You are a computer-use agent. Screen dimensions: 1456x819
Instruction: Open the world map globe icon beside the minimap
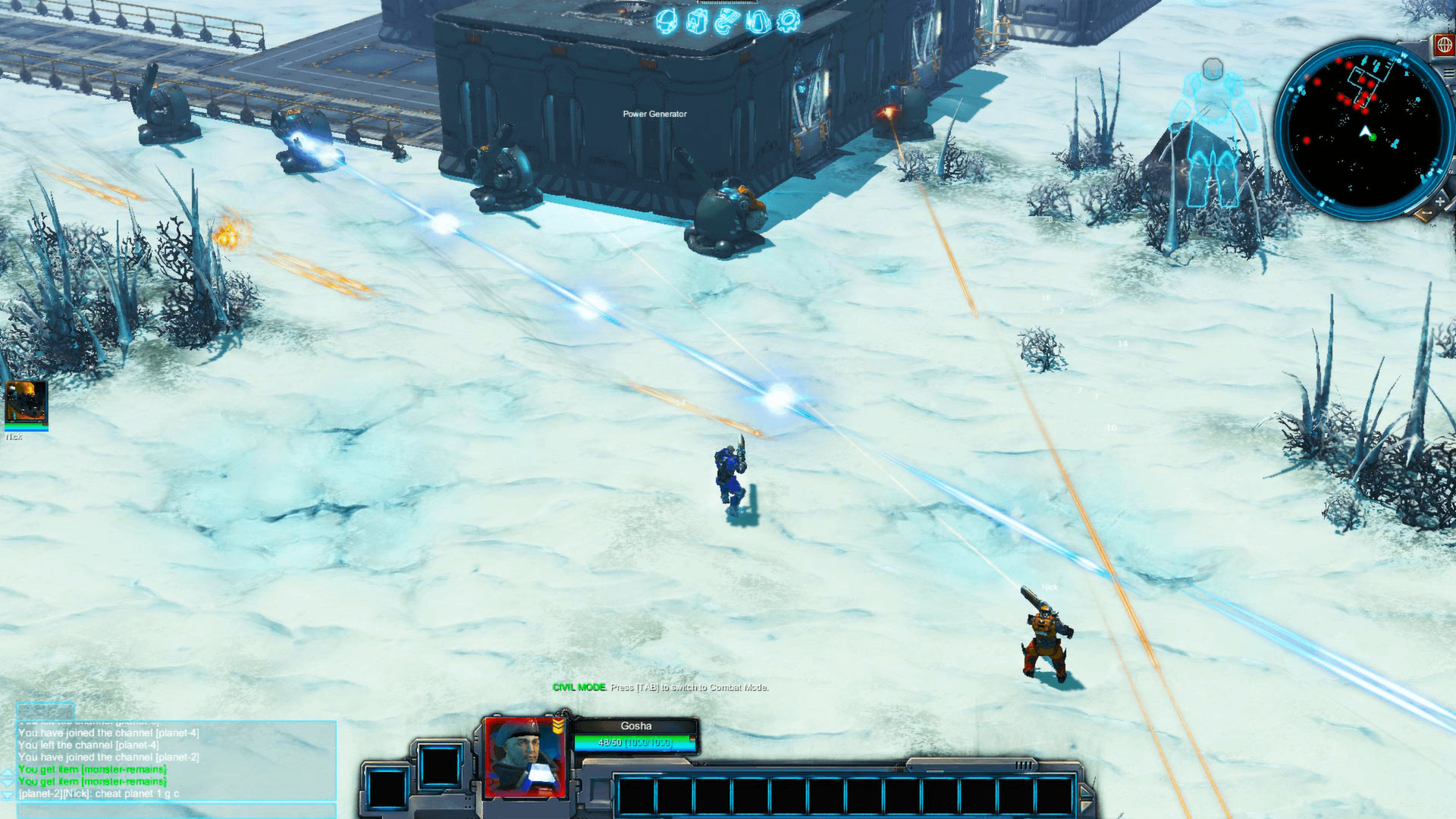tap(1444, 44)
